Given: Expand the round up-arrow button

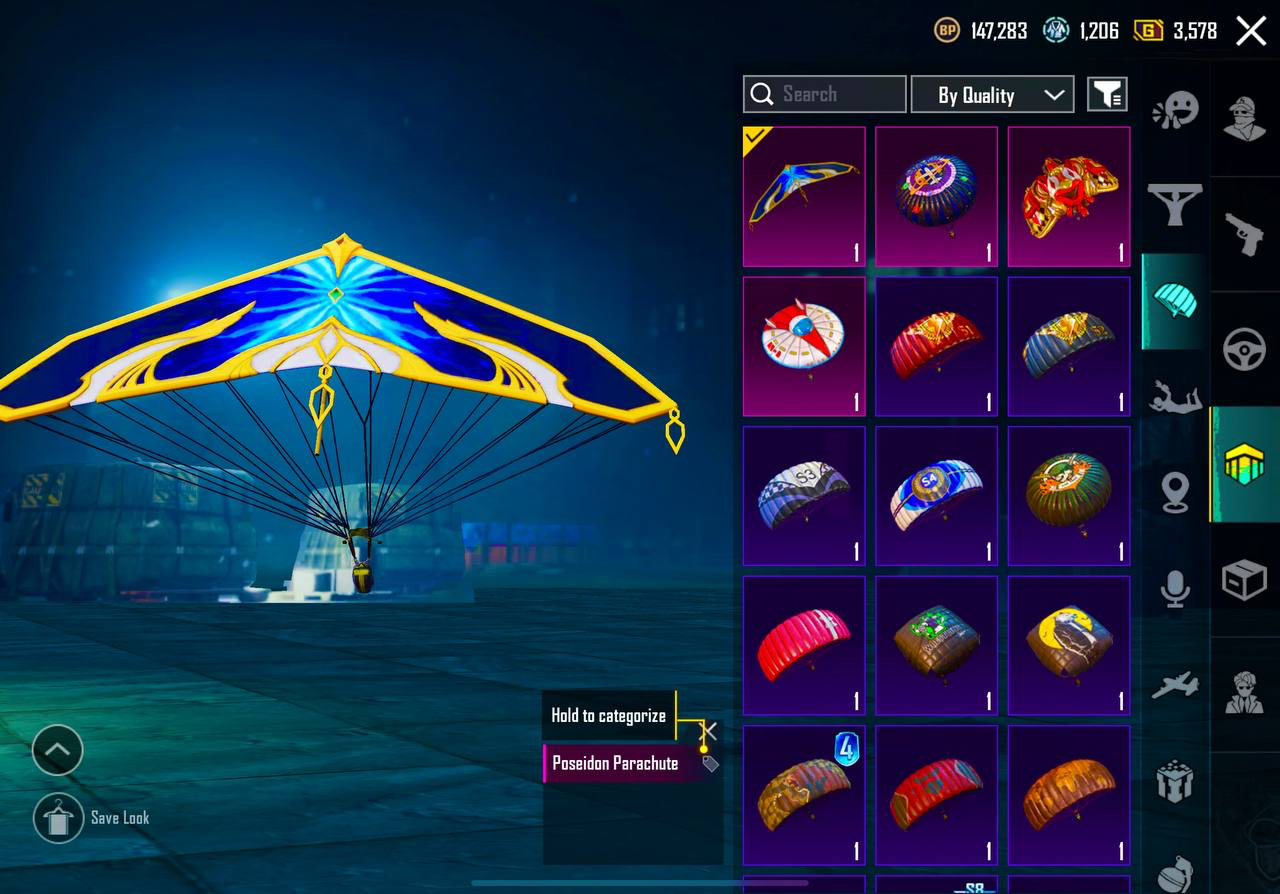Looking at the screenshot, I should 58,750.
